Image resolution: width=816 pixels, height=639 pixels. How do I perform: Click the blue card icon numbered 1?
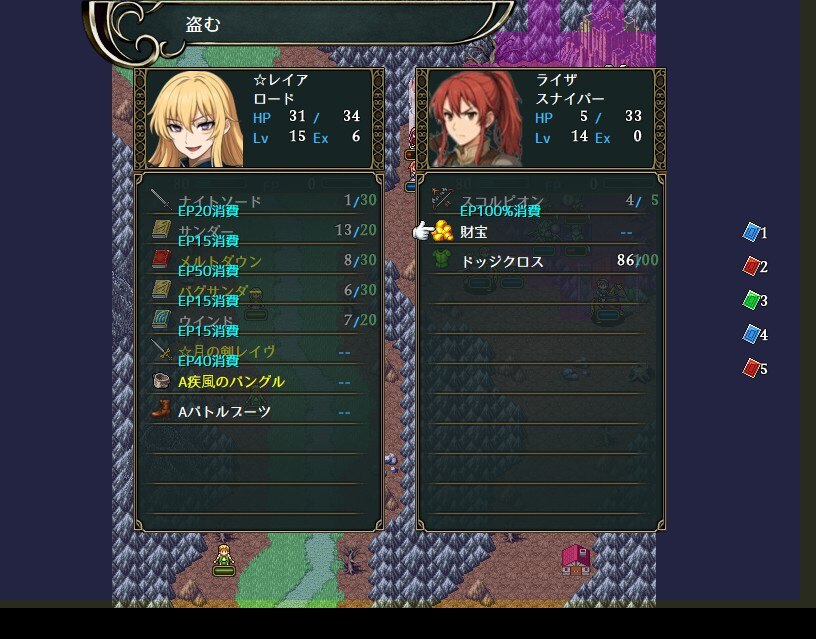point(752,233)
